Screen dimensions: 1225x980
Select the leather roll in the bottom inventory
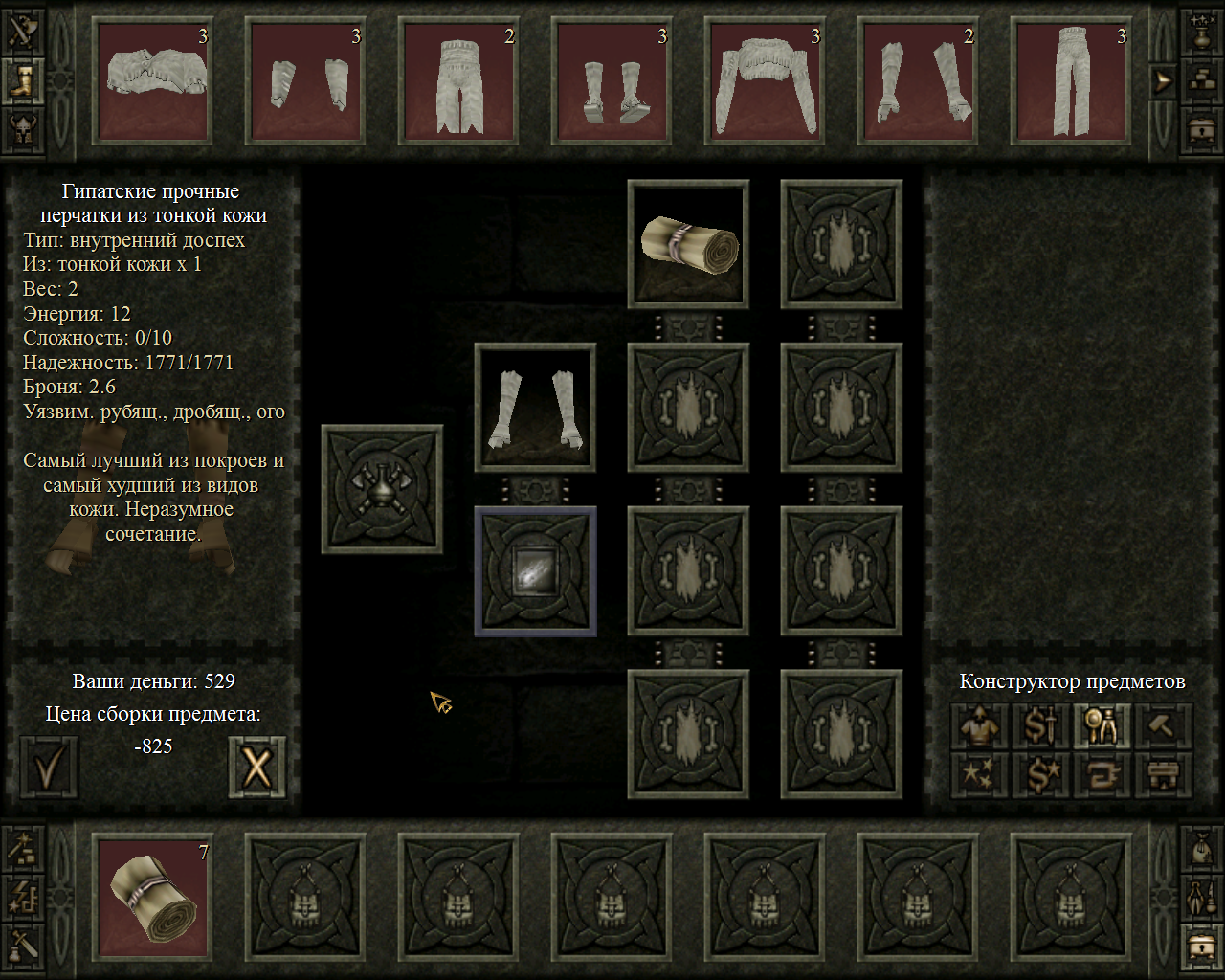pos(153,897)
